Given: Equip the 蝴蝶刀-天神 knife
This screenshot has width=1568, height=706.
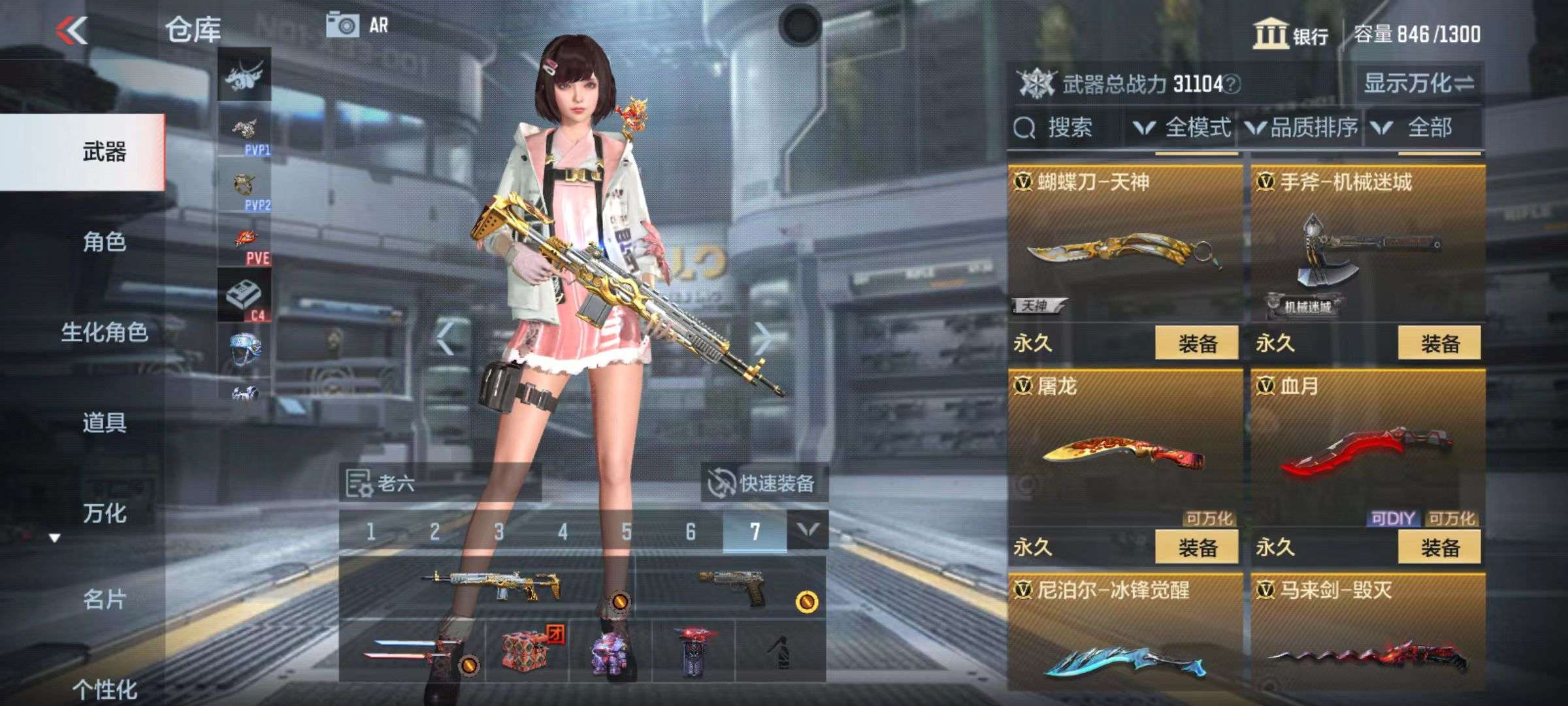Looking at the screenshot, I should [x=1197, y=343].
